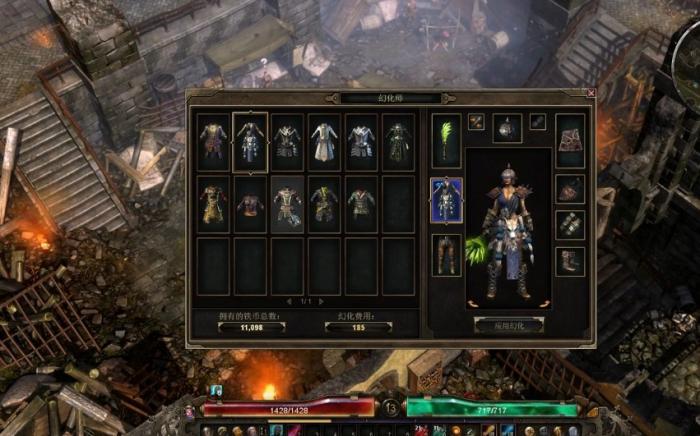Select the dark green armor illusion
This screenshot has width=700, height=436.
click(x=398, y=141)
